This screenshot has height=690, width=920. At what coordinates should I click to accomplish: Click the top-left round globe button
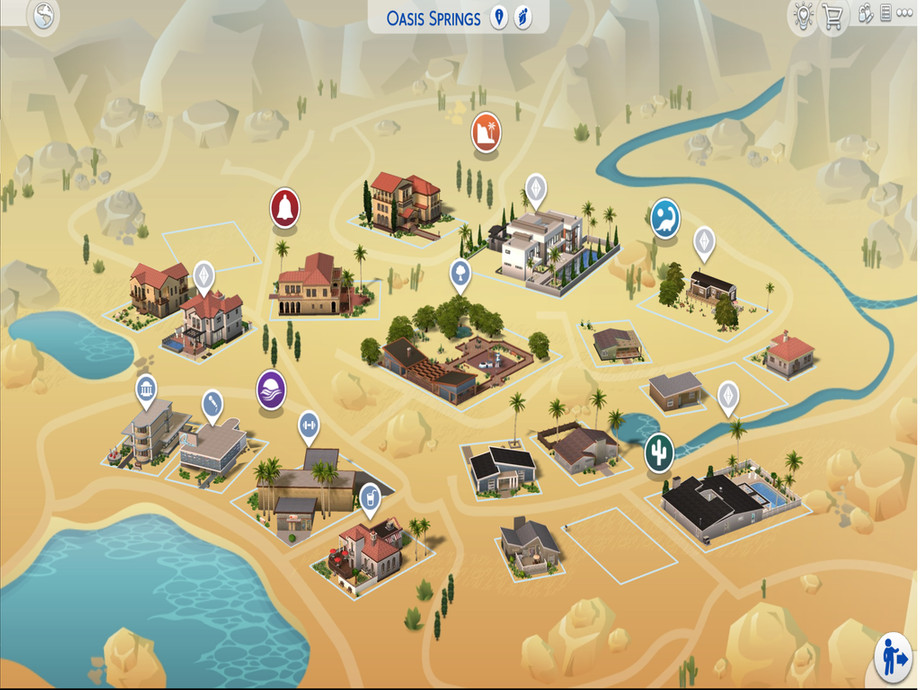[x=43, y=17]
